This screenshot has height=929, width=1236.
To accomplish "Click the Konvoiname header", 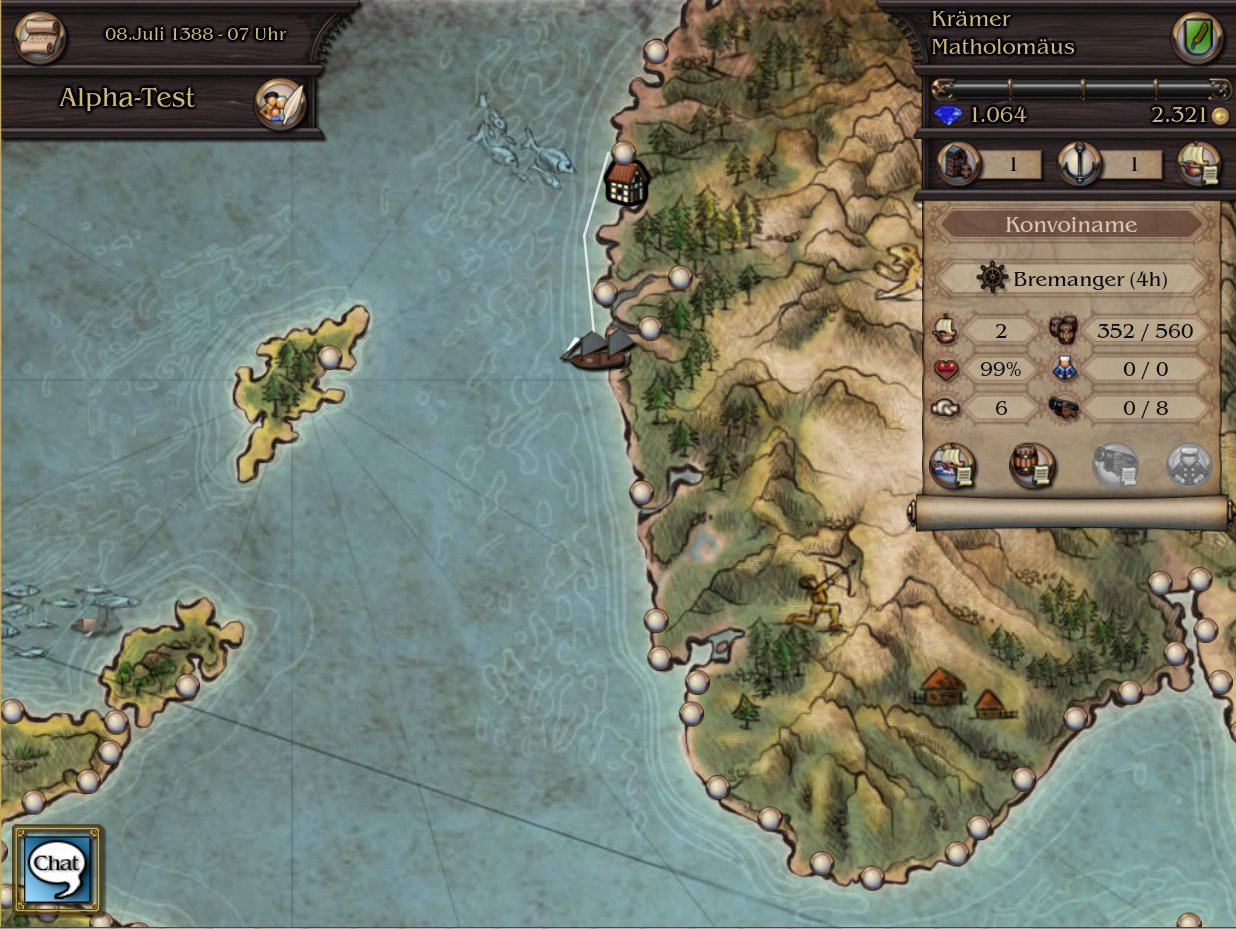I will (x=1070, y=225).
